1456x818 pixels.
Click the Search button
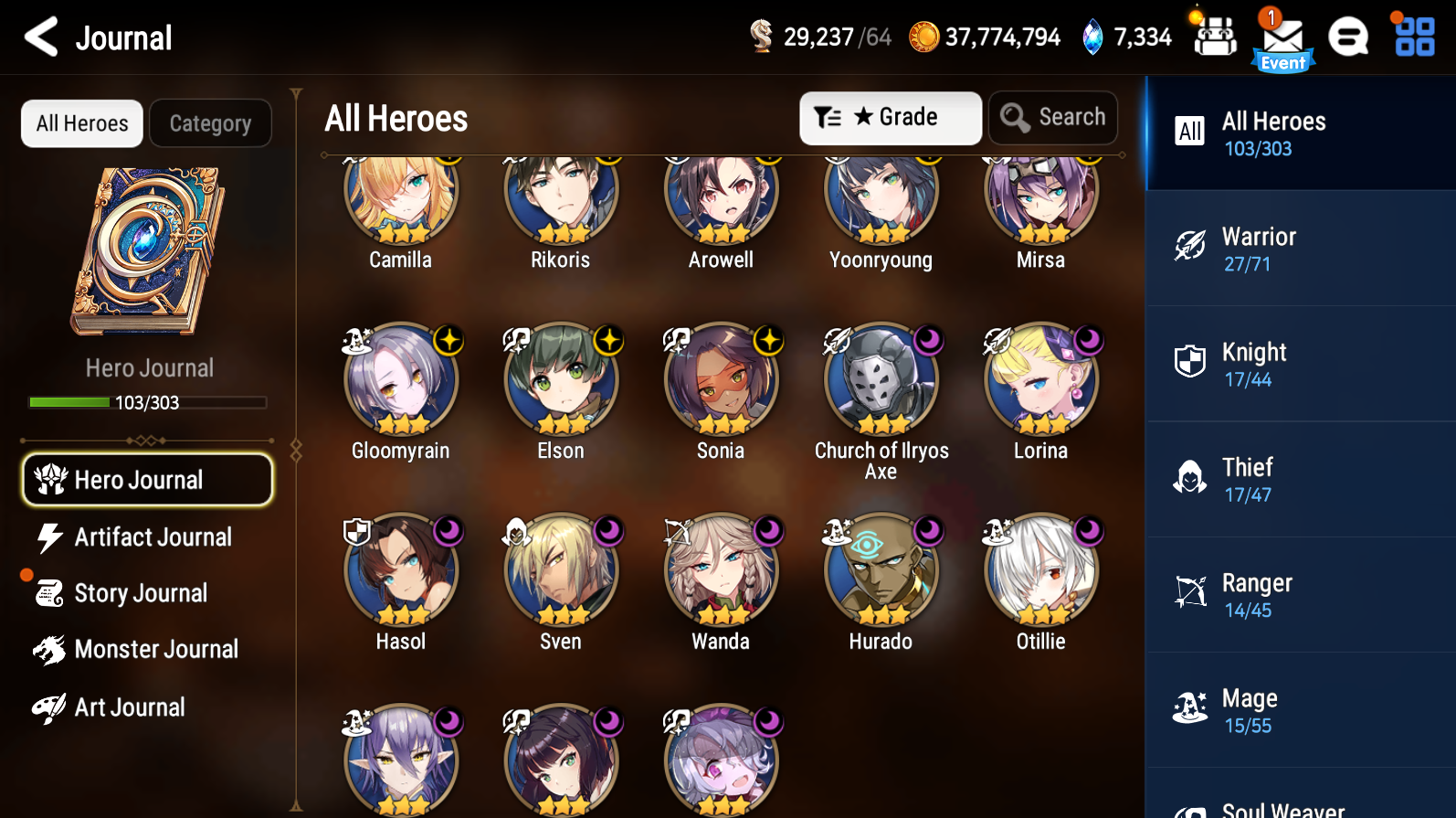(1052, 117)
